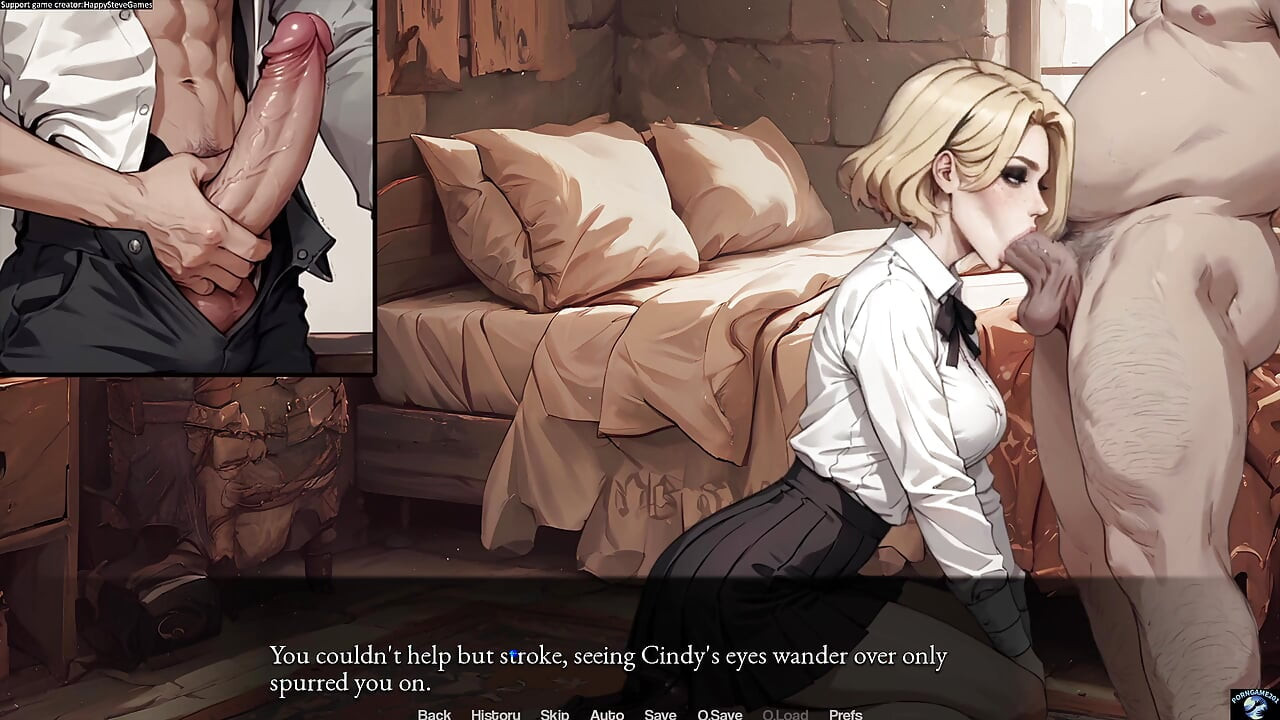The width and height of the screenshot is (1280, 720).
Task: Open the History screen
Action: 495,714
